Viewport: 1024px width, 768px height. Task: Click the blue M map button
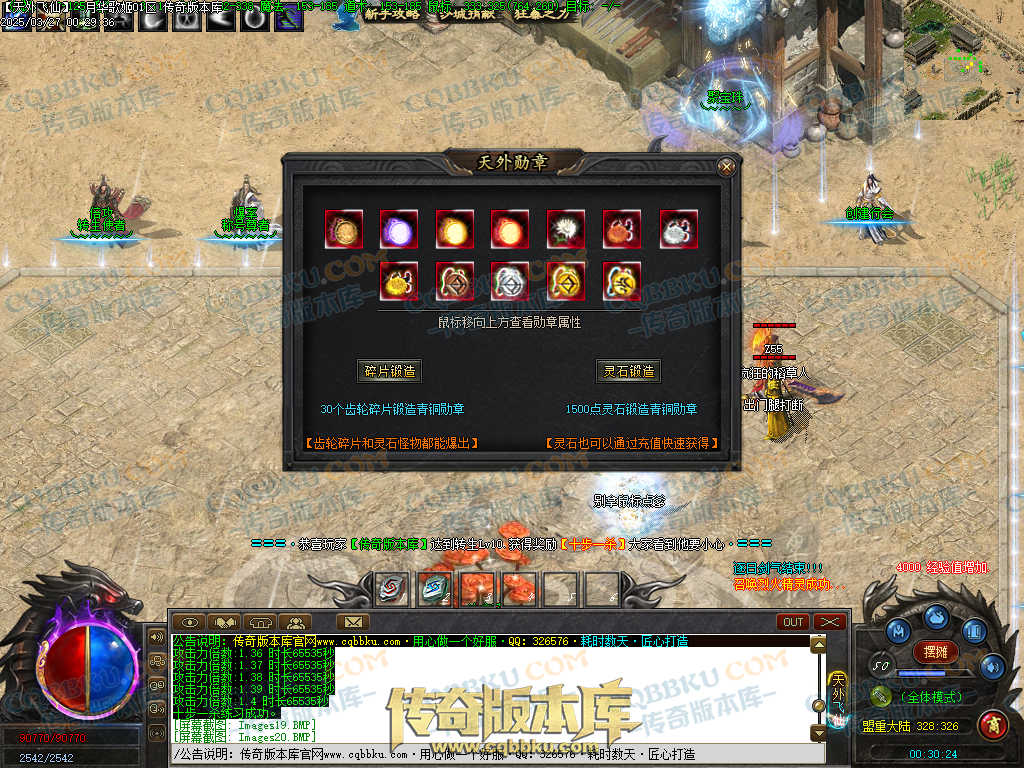(x=900, y=632)
